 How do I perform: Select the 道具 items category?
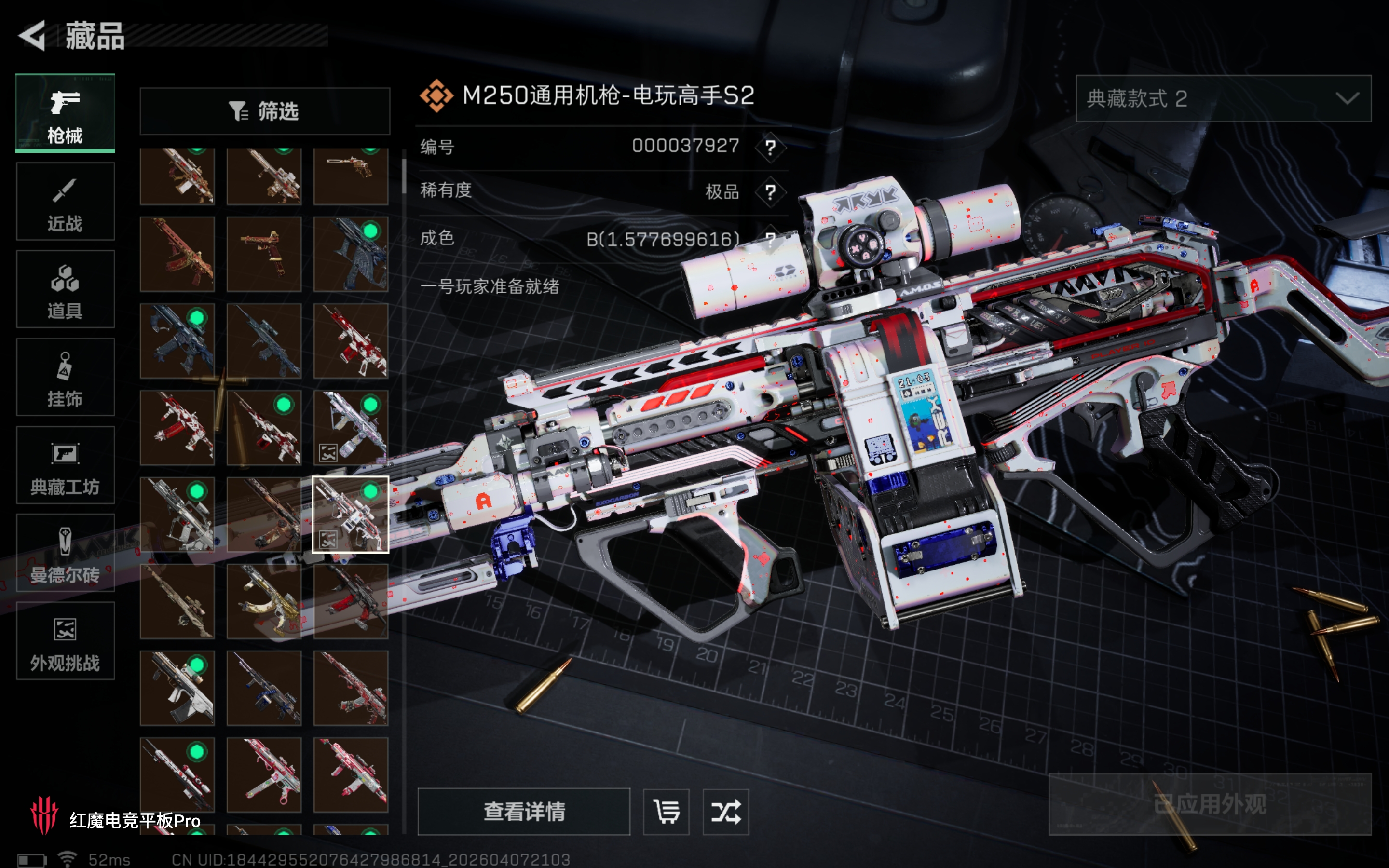click(x=65, y=289)
